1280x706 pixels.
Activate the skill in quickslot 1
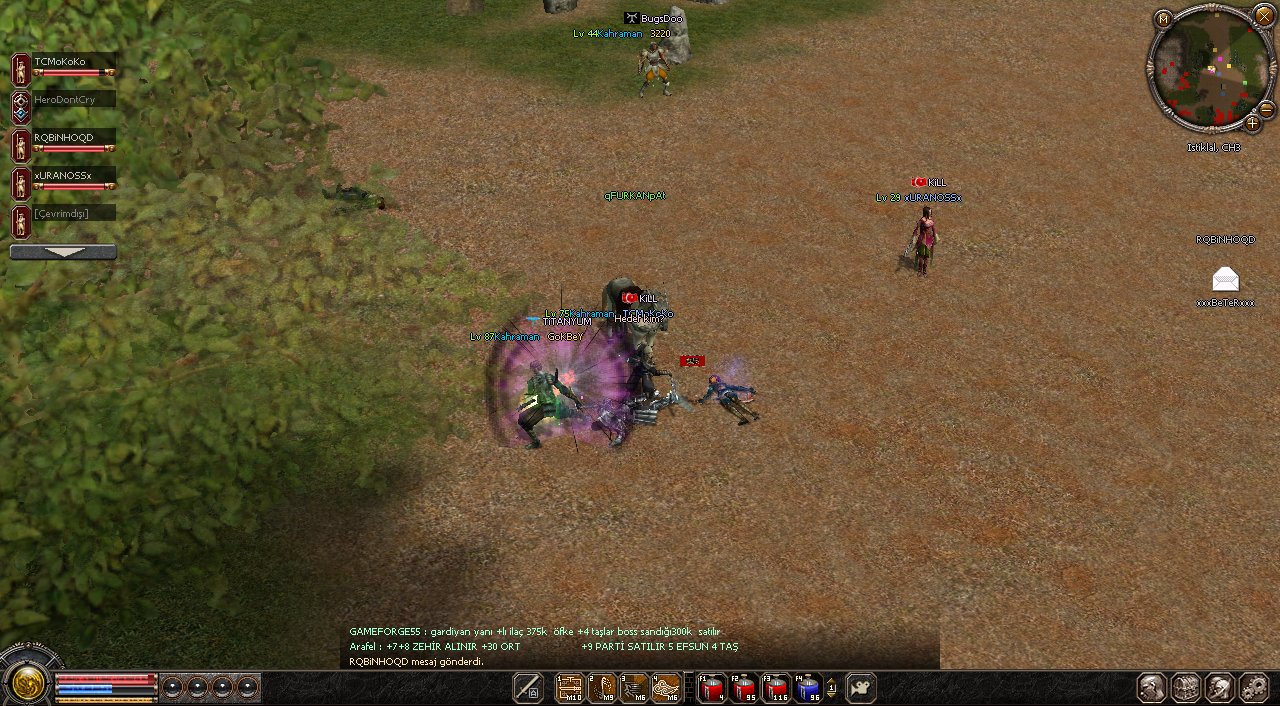(570, 688)
